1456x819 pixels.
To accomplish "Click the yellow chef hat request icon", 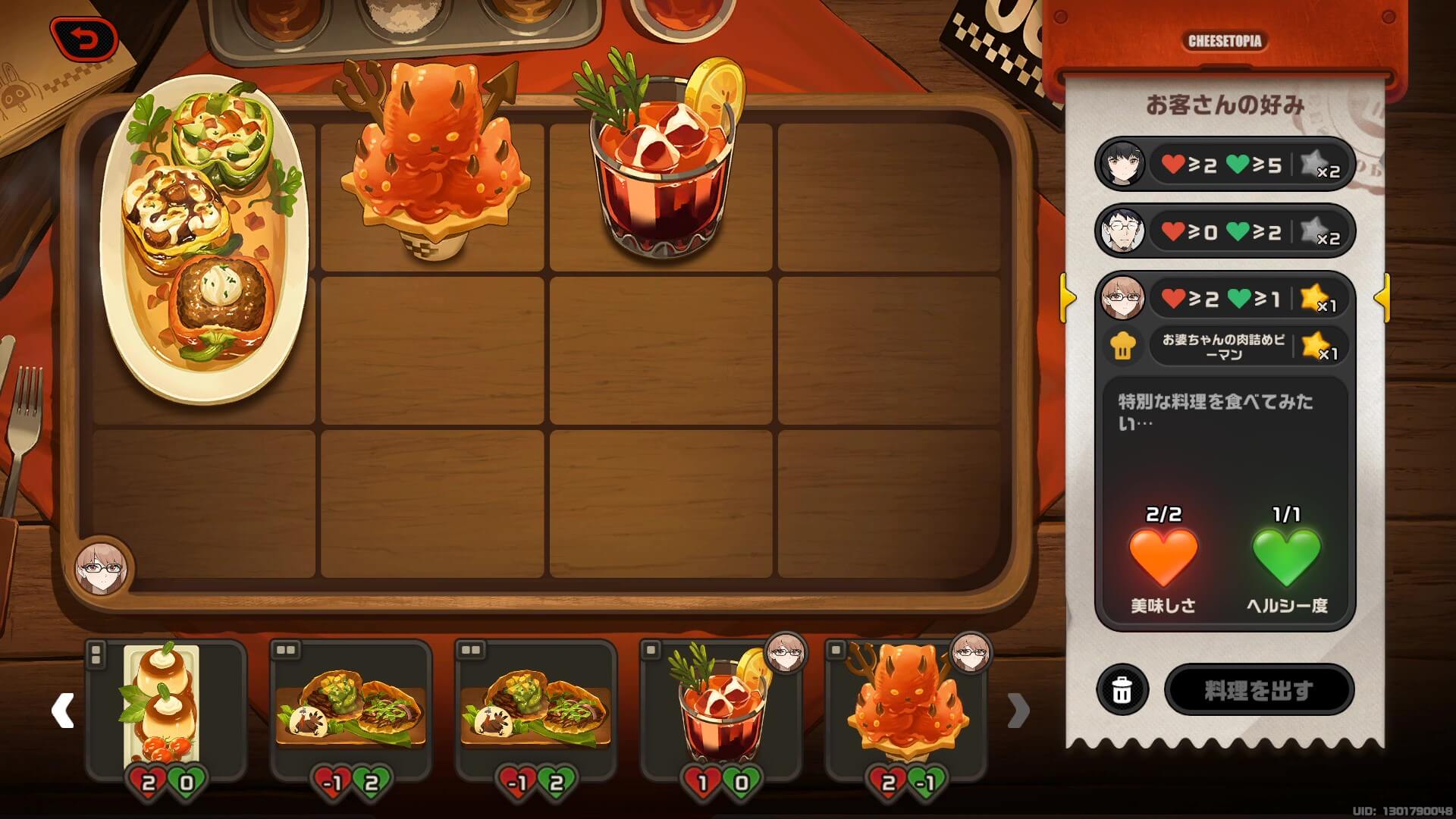I will (1121, 347).
